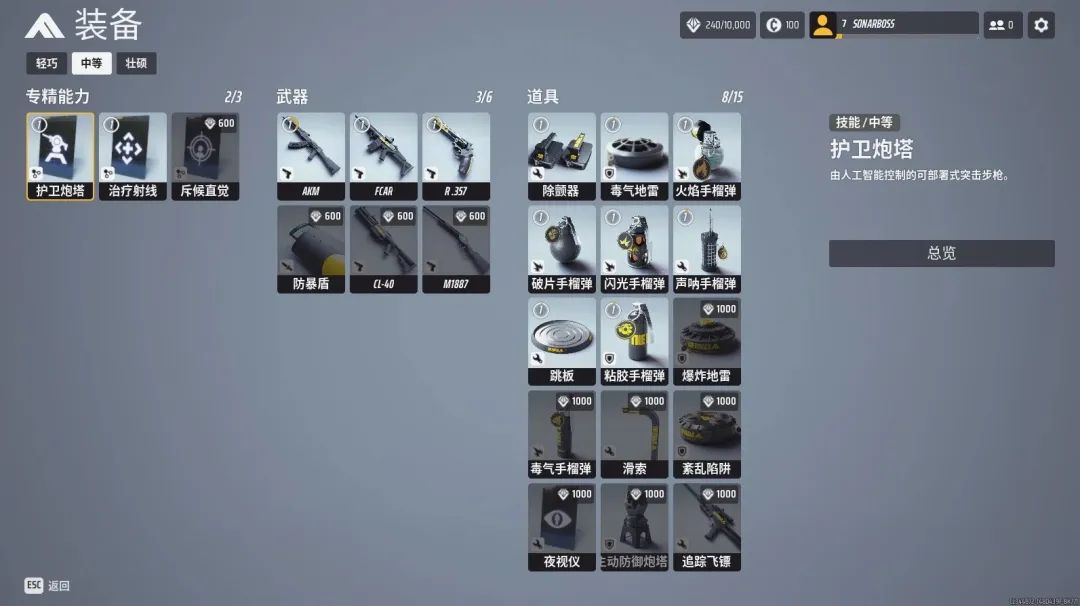Choose the 除颤器 gadget
The height and width of the screenshot is (606, 1080).
point(562,156)
